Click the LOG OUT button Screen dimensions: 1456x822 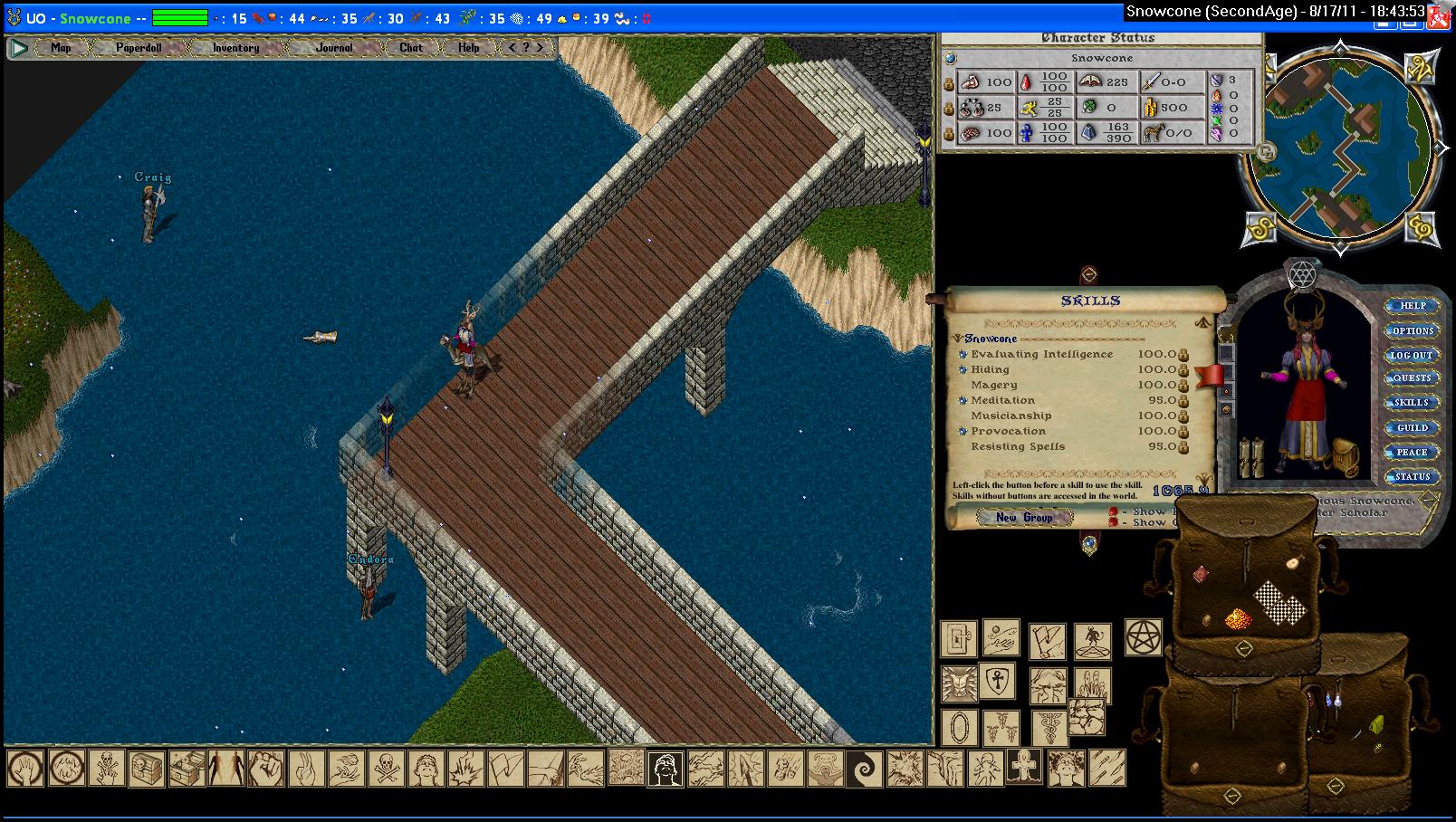[1412, 355]
